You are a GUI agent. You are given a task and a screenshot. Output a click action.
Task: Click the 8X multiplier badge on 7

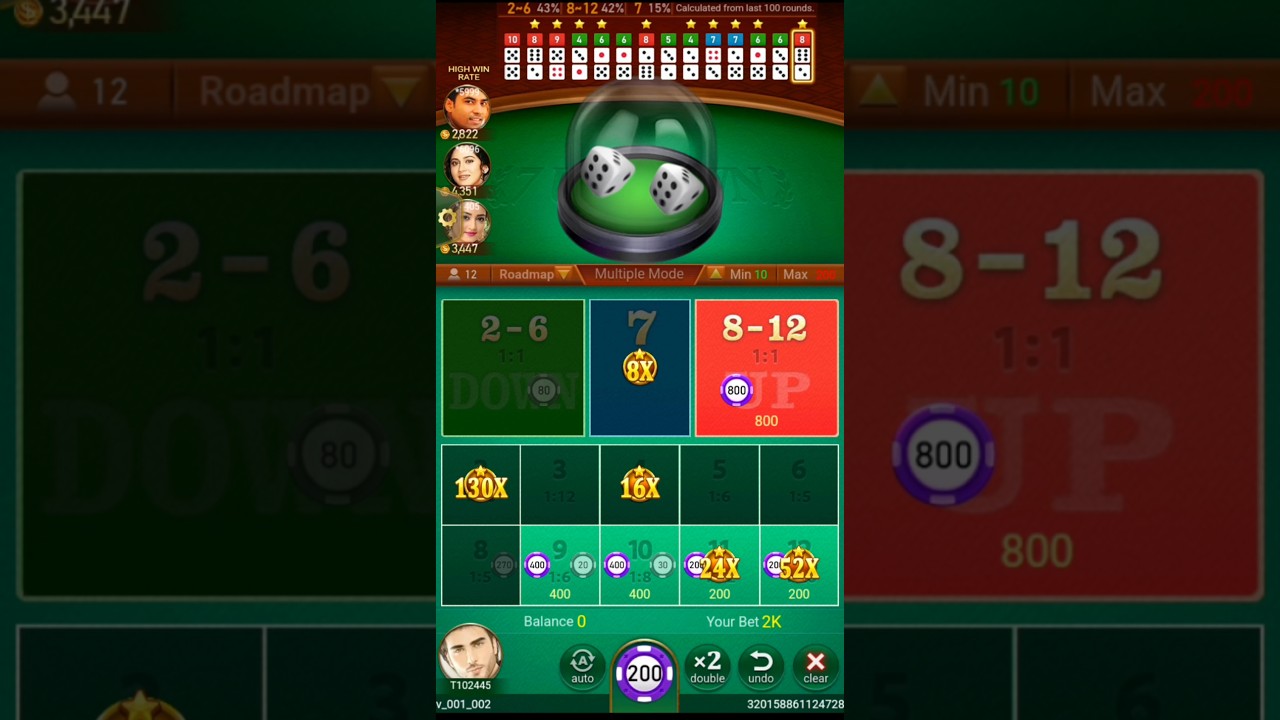640,365
